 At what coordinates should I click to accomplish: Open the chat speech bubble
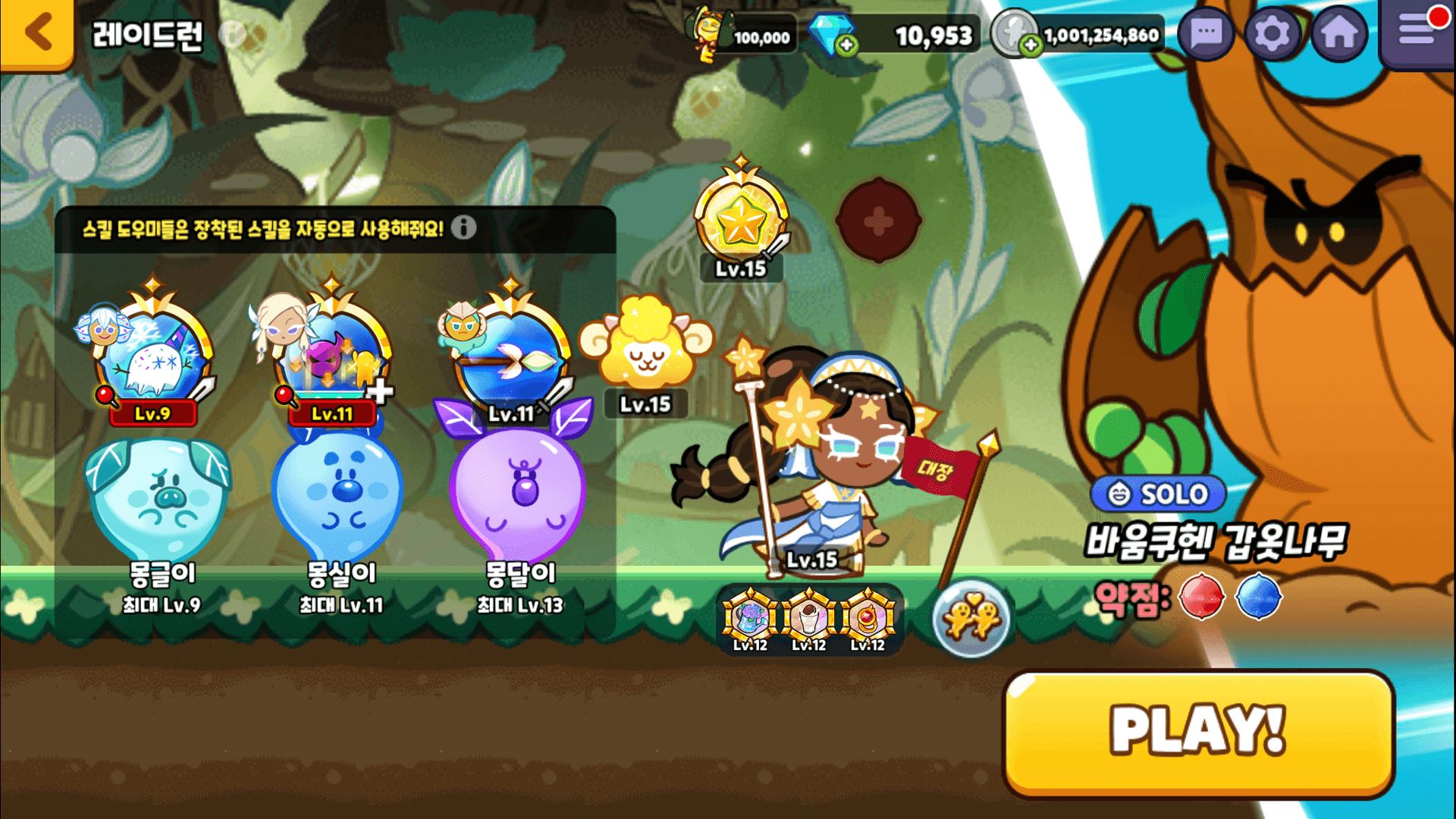[x=1206, y=34]
